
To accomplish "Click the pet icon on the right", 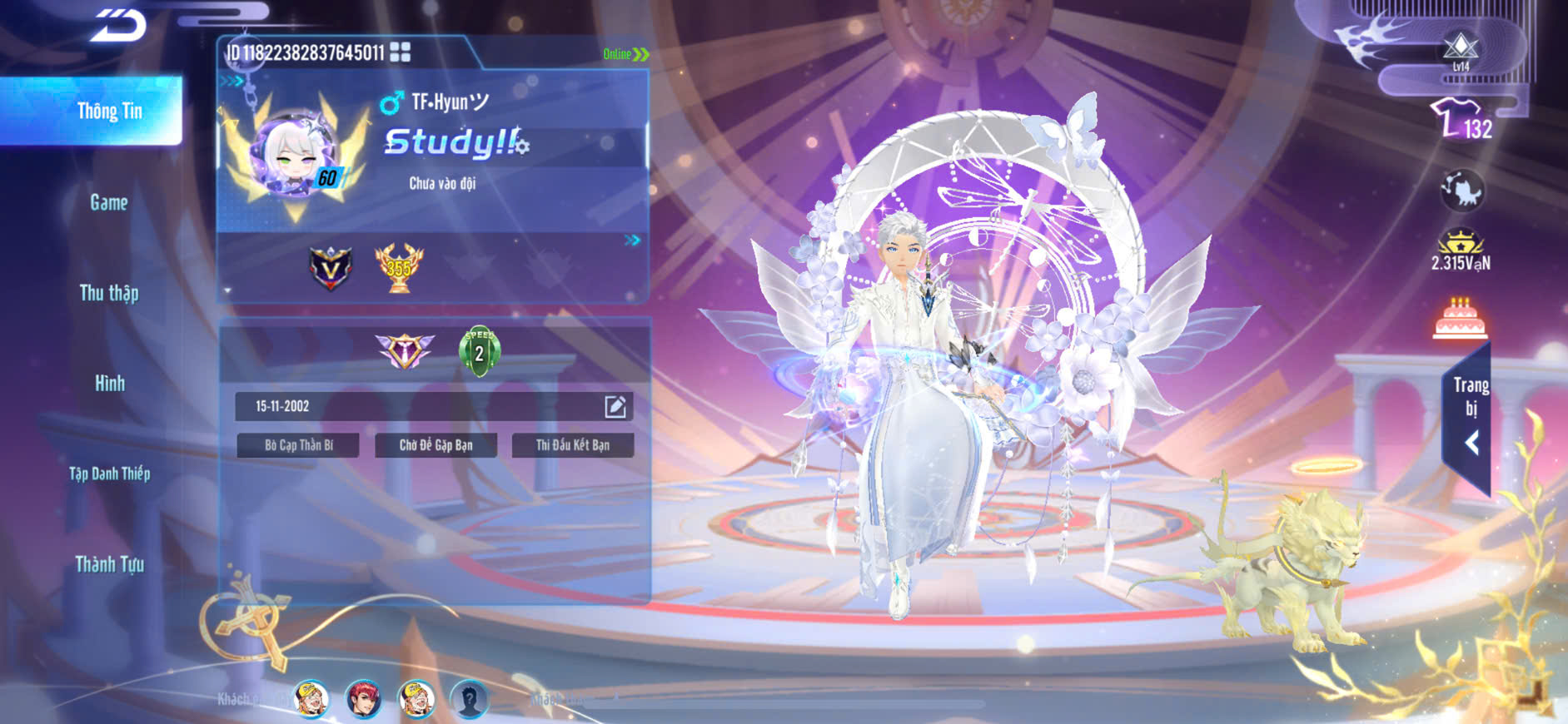I will click(1461, 191).
